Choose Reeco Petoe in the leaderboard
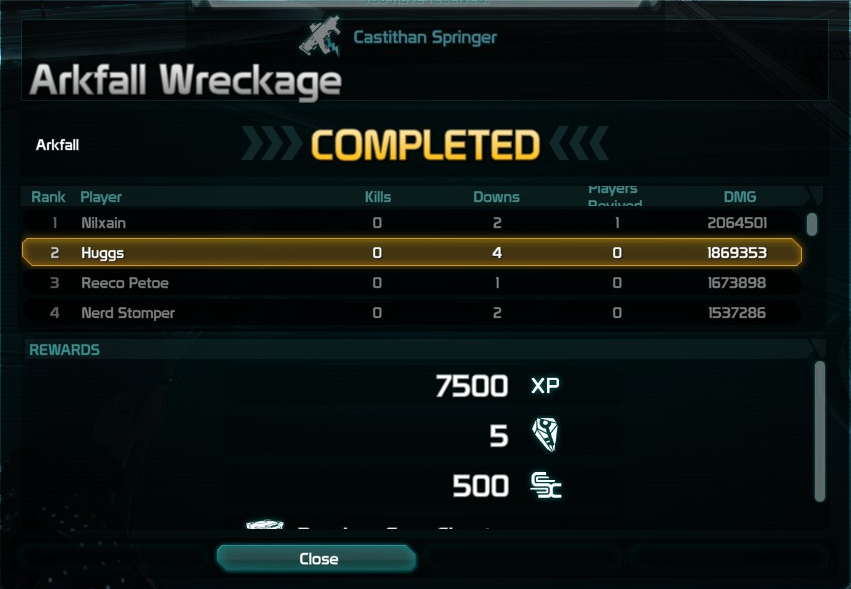 (410, 283)
